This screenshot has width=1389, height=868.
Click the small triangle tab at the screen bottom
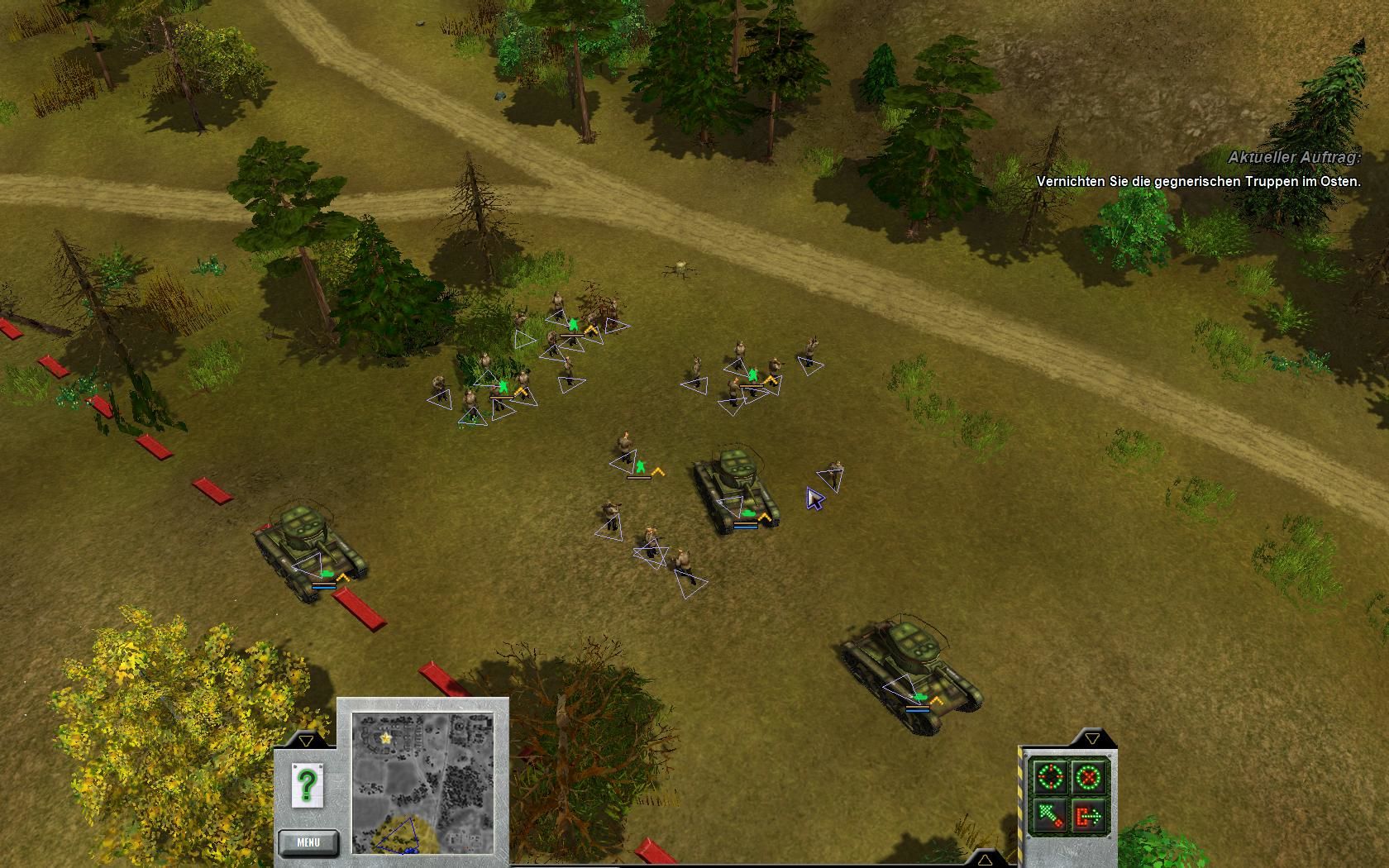pyautogui.click(x=985, y=861)
